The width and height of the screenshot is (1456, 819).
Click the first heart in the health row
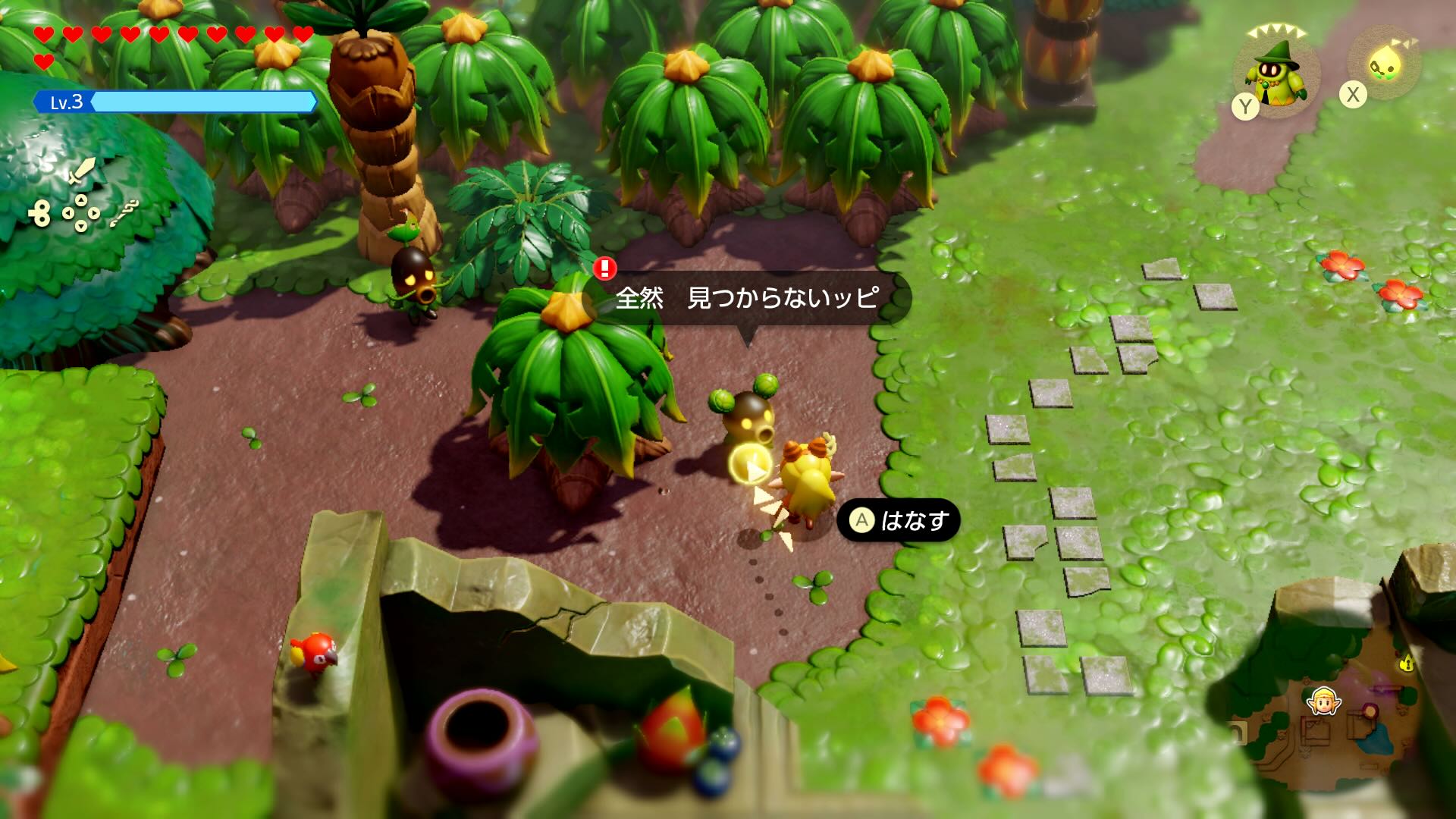coord(44,33)
